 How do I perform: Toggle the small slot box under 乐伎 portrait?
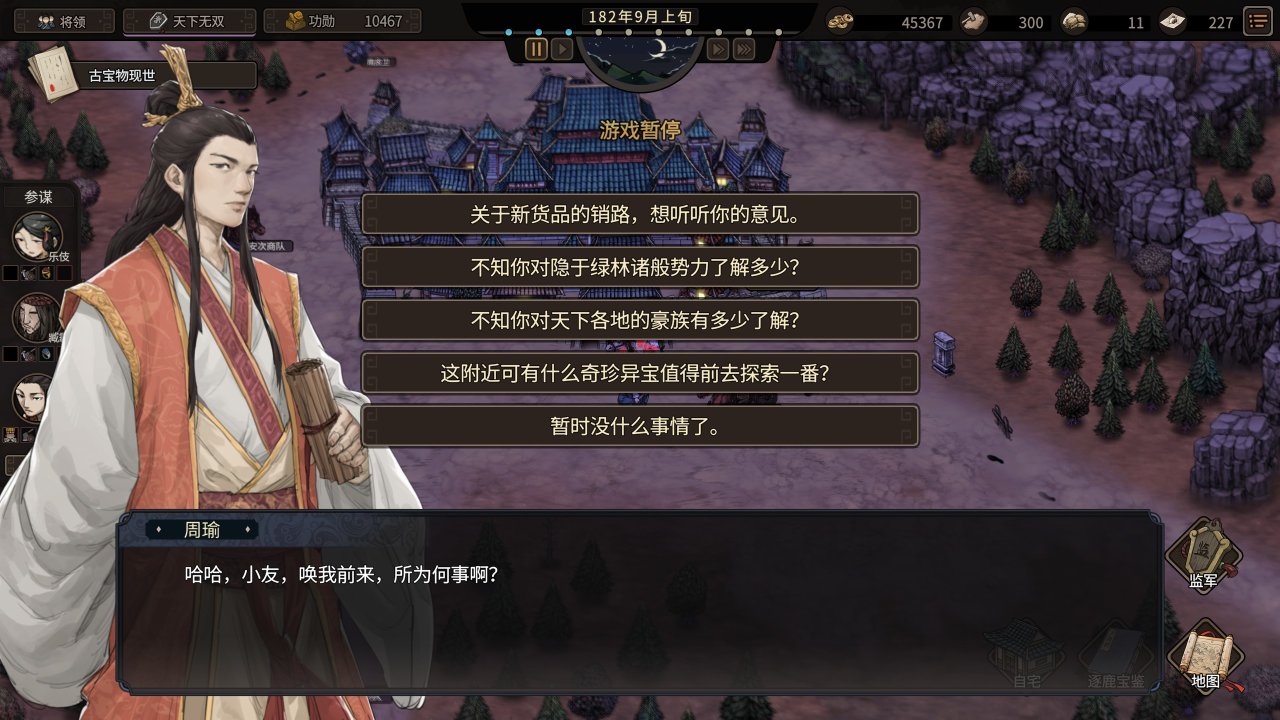11,273
